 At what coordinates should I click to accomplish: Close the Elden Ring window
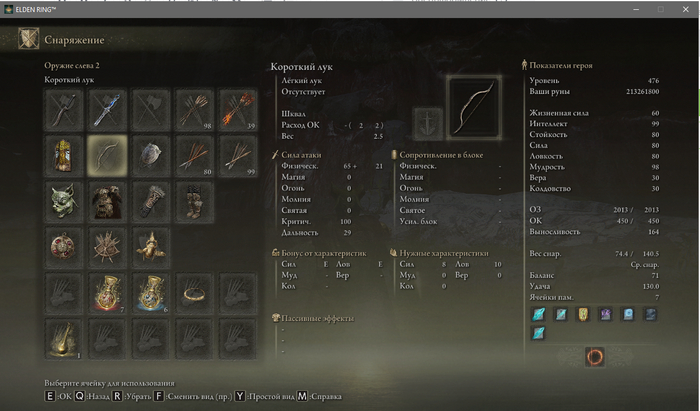686,8
